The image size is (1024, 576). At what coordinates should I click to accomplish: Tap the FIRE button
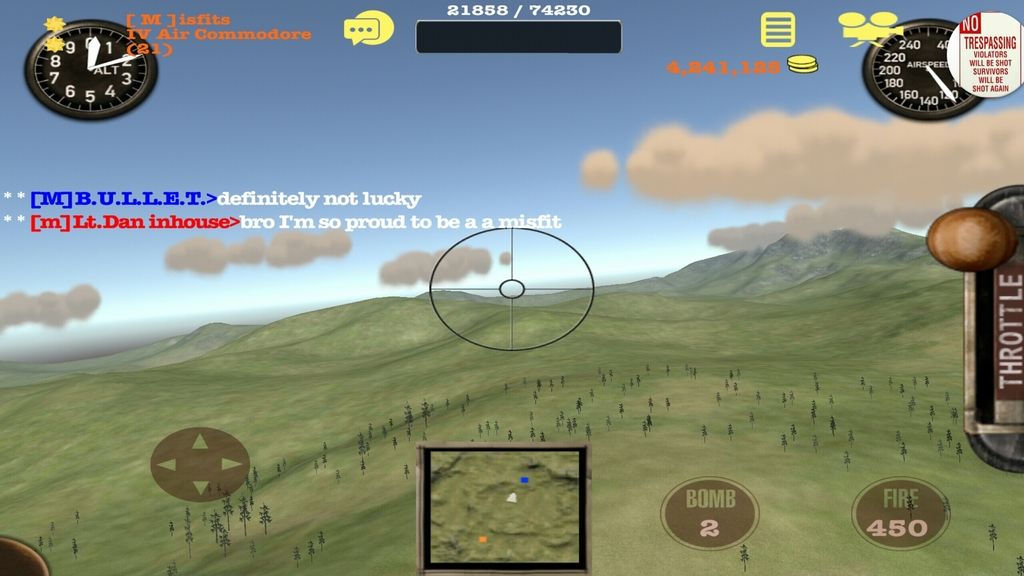900,512
